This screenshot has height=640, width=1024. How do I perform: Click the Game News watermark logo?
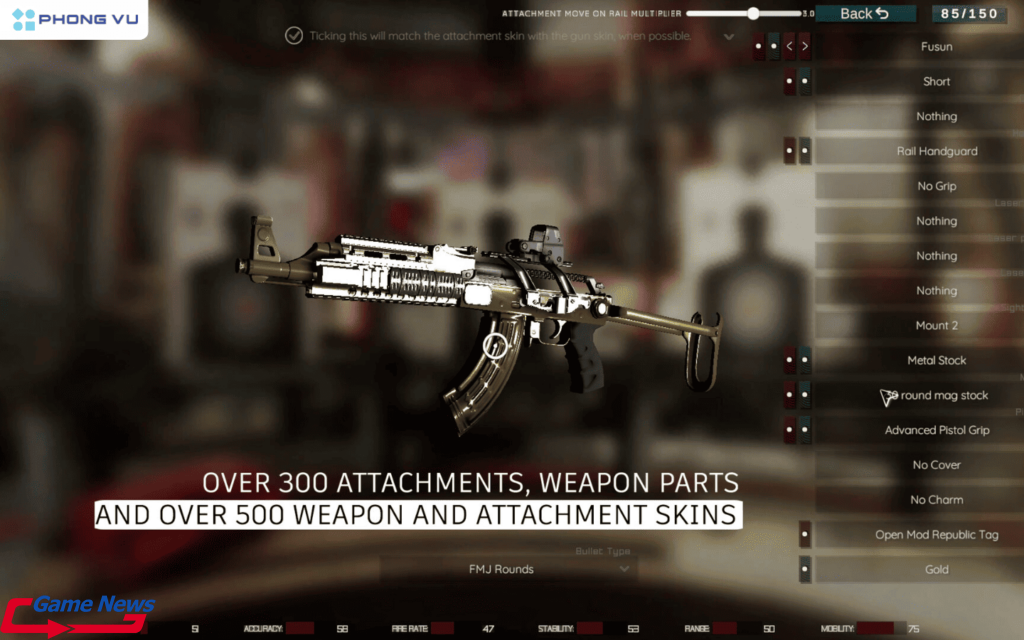coord(80,614)
